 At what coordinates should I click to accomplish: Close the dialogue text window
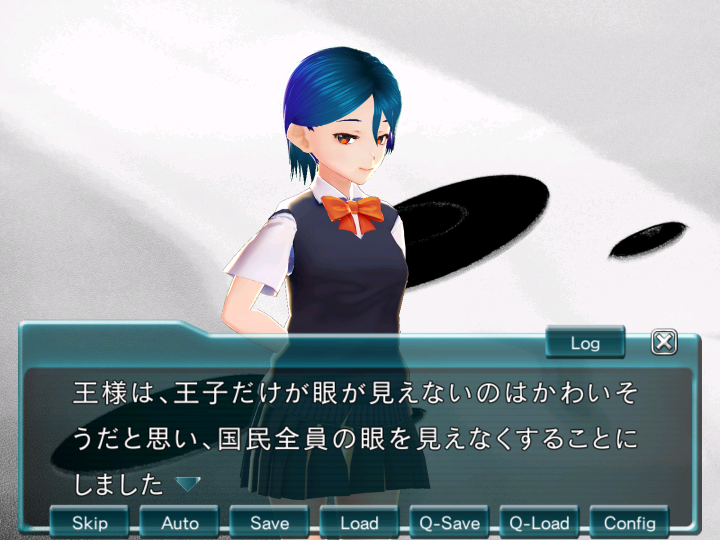click(x=664, y=342)
